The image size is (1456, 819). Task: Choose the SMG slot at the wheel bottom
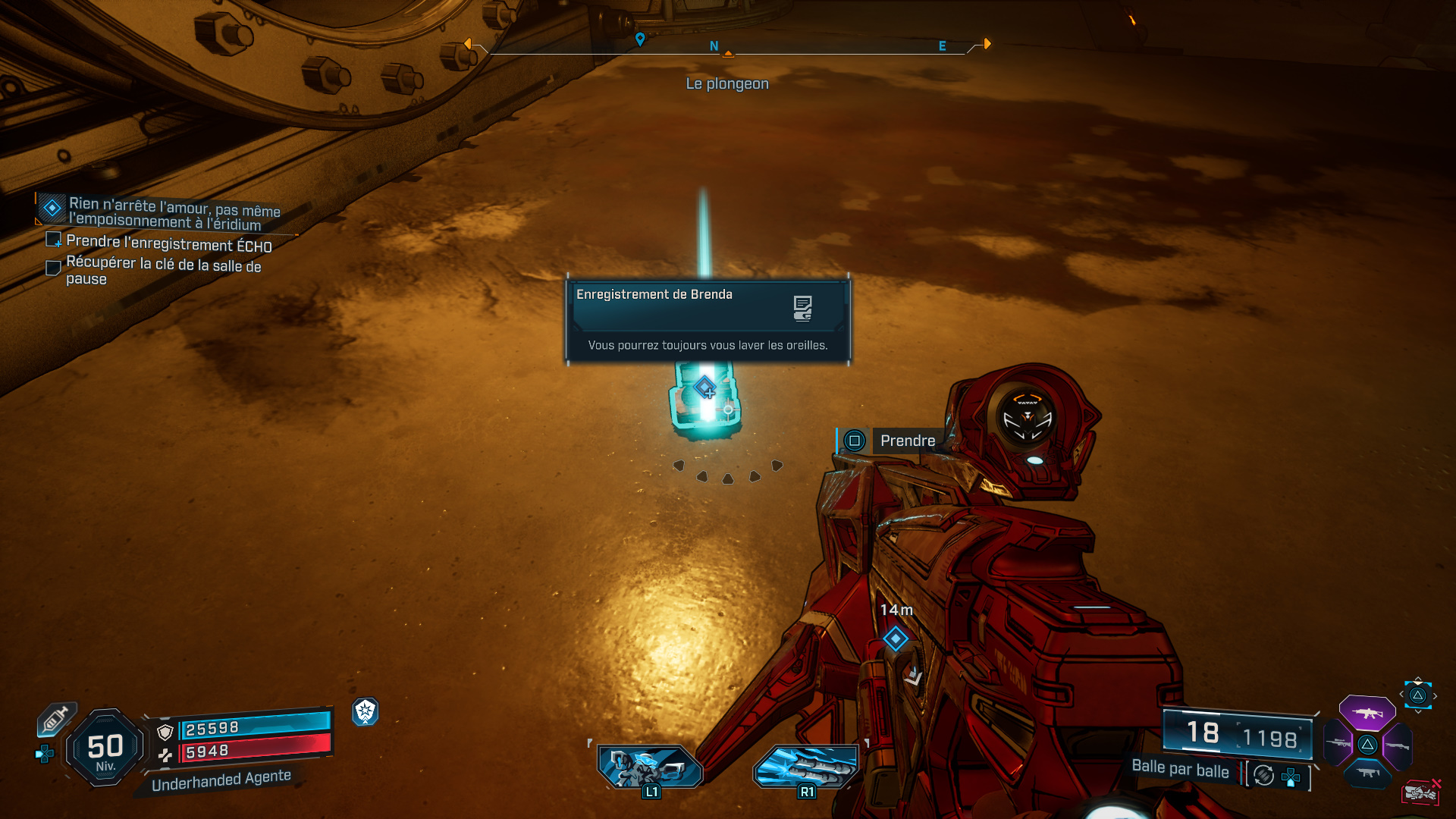1369,775
